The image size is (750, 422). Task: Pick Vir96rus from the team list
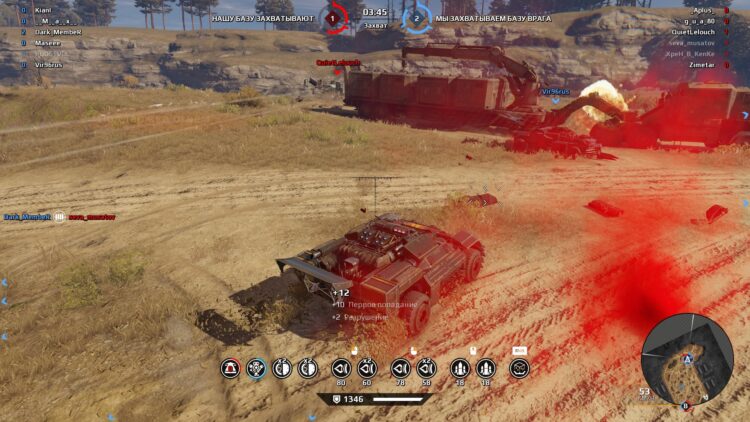coord(50,63)
